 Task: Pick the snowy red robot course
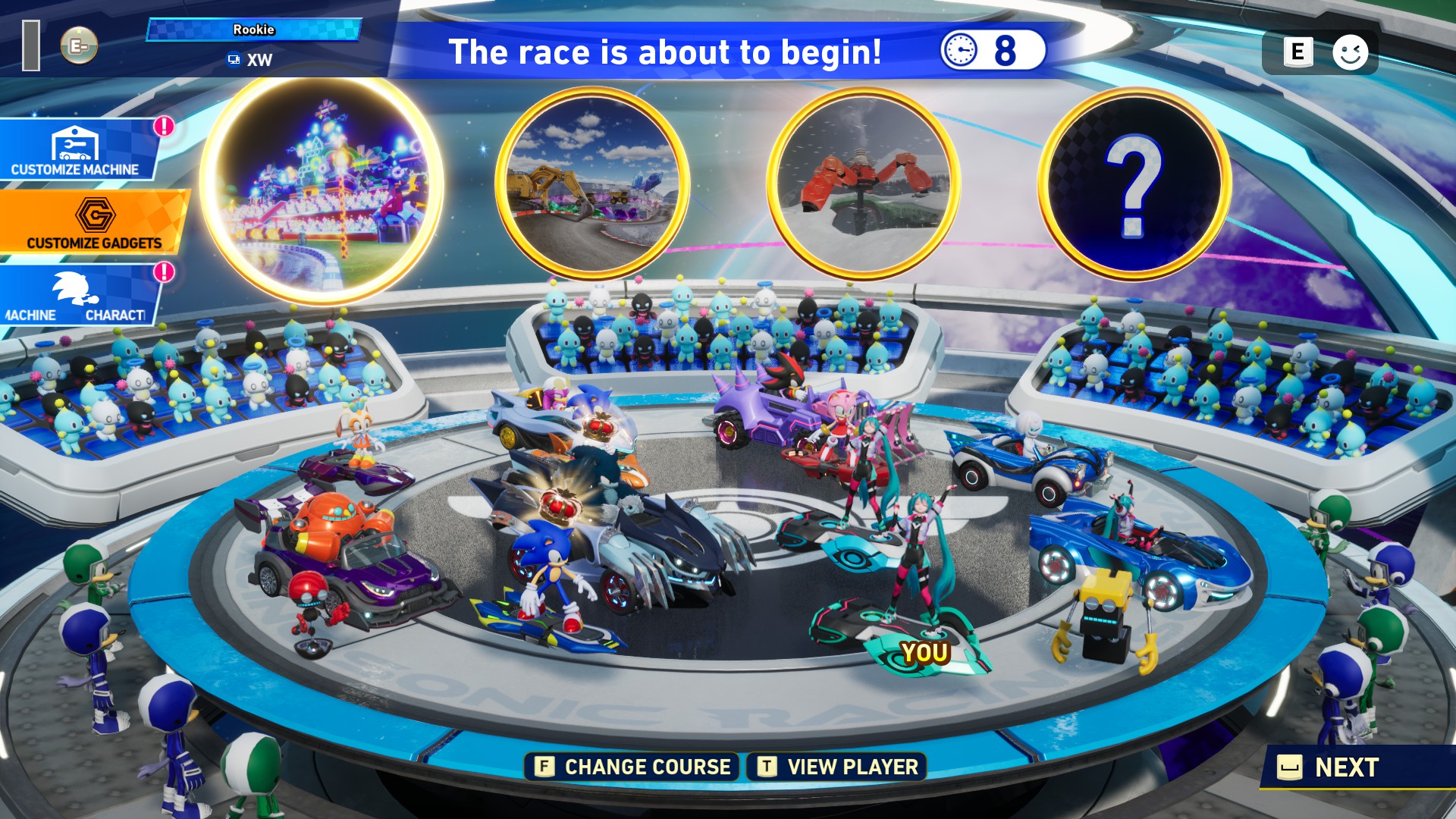pyautogui.click(x=864, y=183)
